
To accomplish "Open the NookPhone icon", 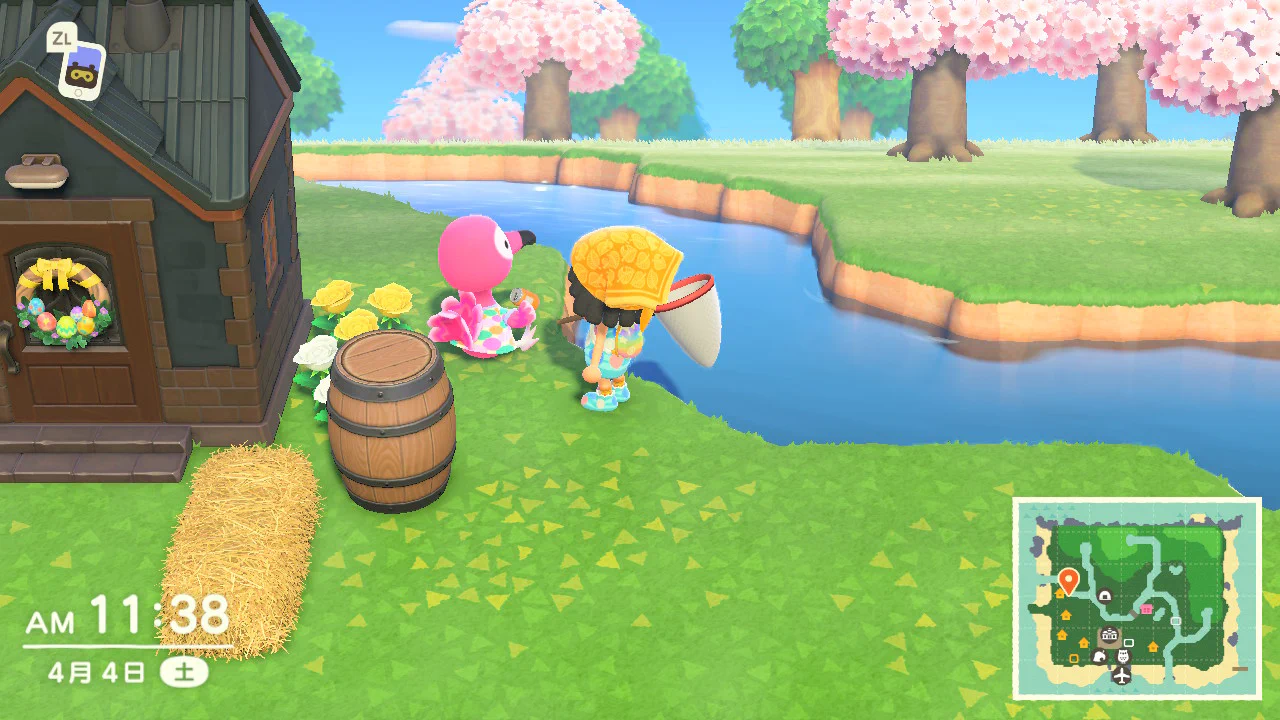I will [x=81, y=71].
